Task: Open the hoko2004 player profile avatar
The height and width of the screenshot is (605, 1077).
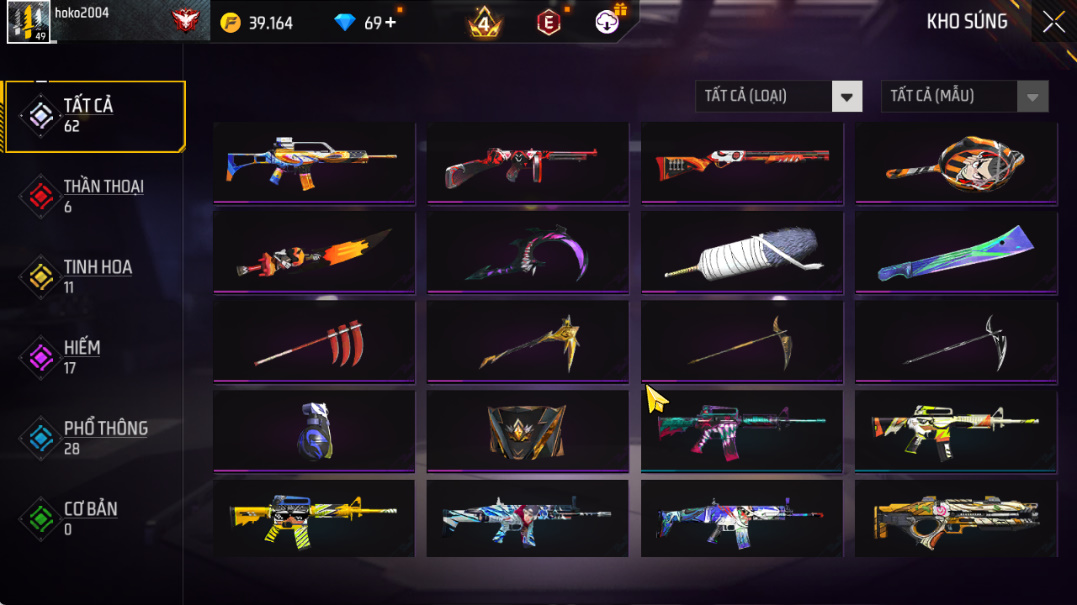Action: tap(28, 22)
